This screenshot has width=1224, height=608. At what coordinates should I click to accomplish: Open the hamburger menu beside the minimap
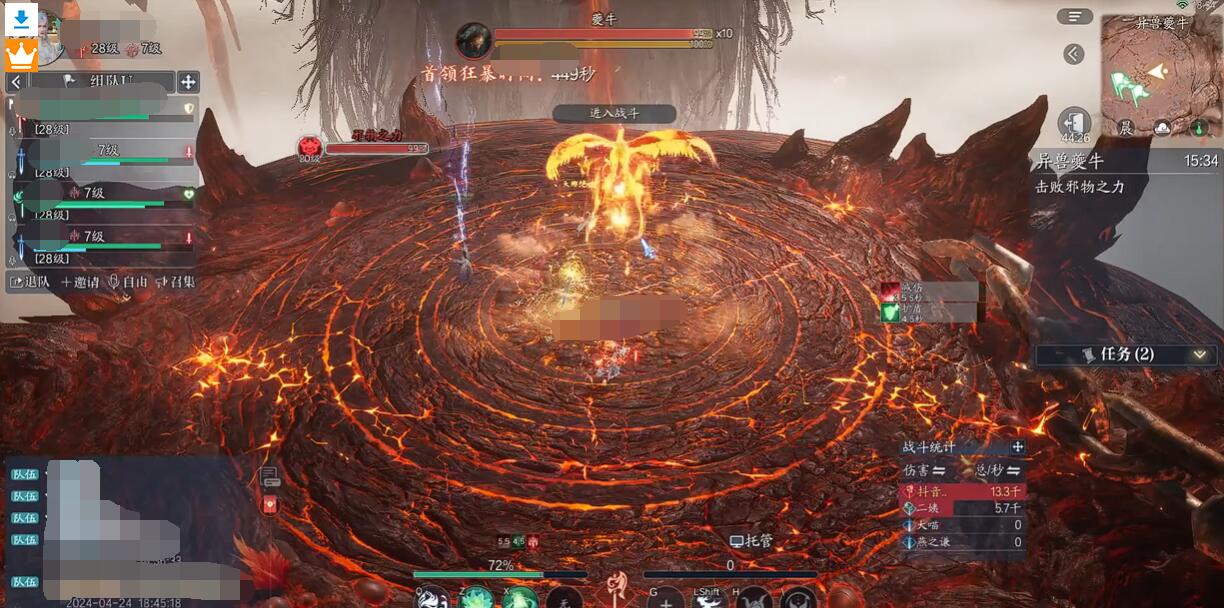(x=1074, y=16)
